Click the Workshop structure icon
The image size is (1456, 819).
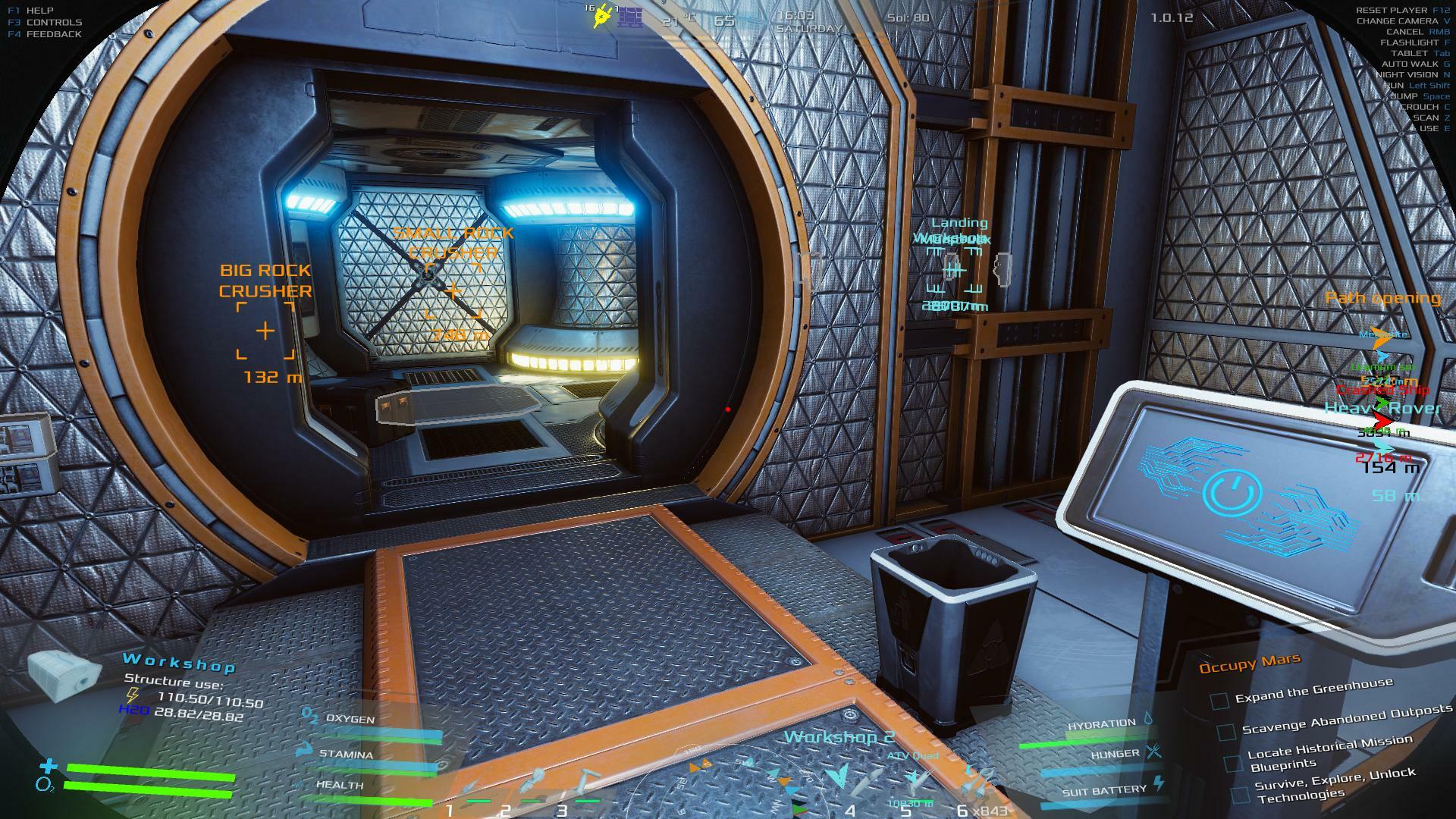64,674
